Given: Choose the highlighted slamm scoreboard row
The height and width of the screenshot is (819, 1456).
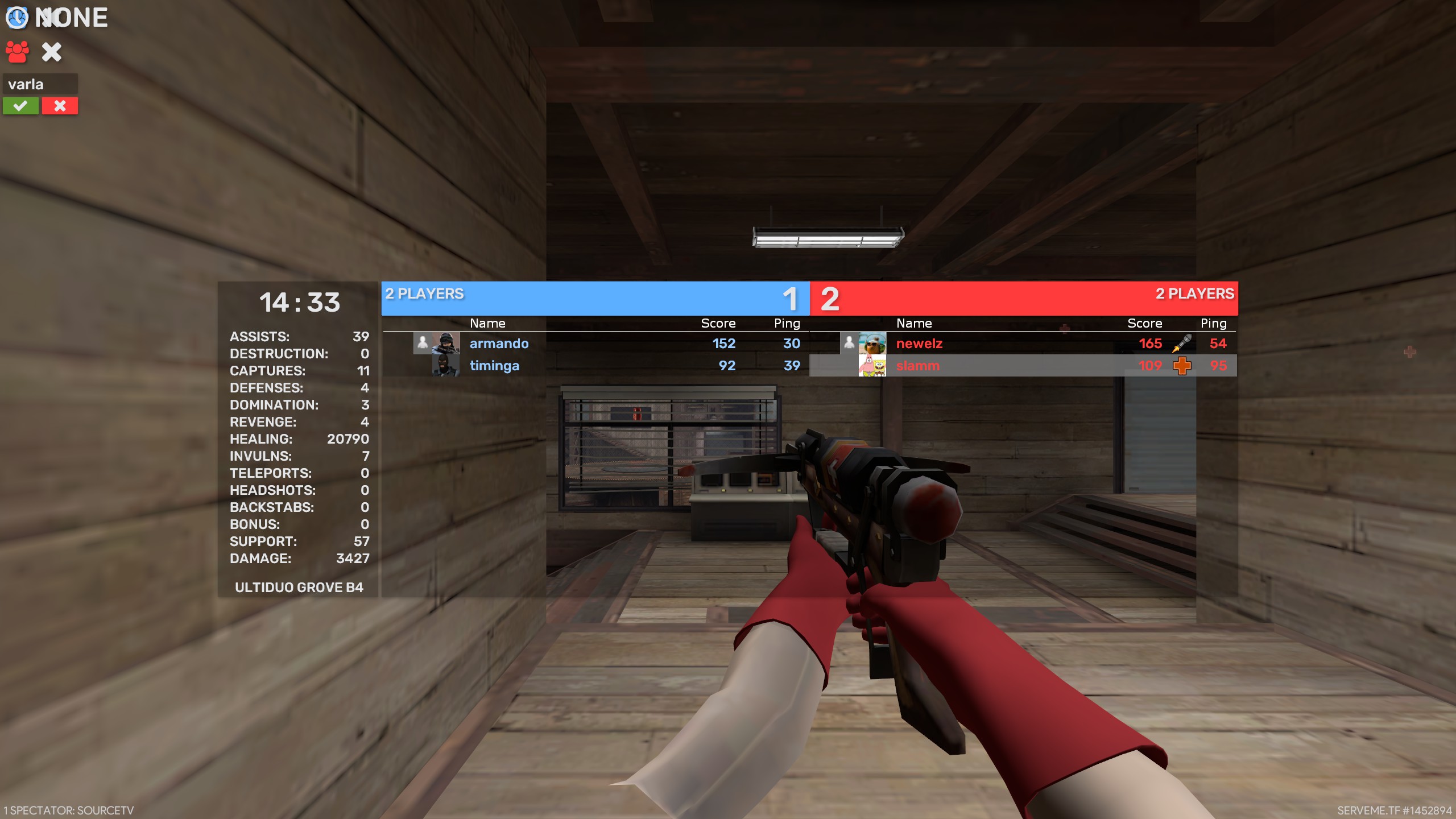Looking at the screenshot, I should [1023, 366].
